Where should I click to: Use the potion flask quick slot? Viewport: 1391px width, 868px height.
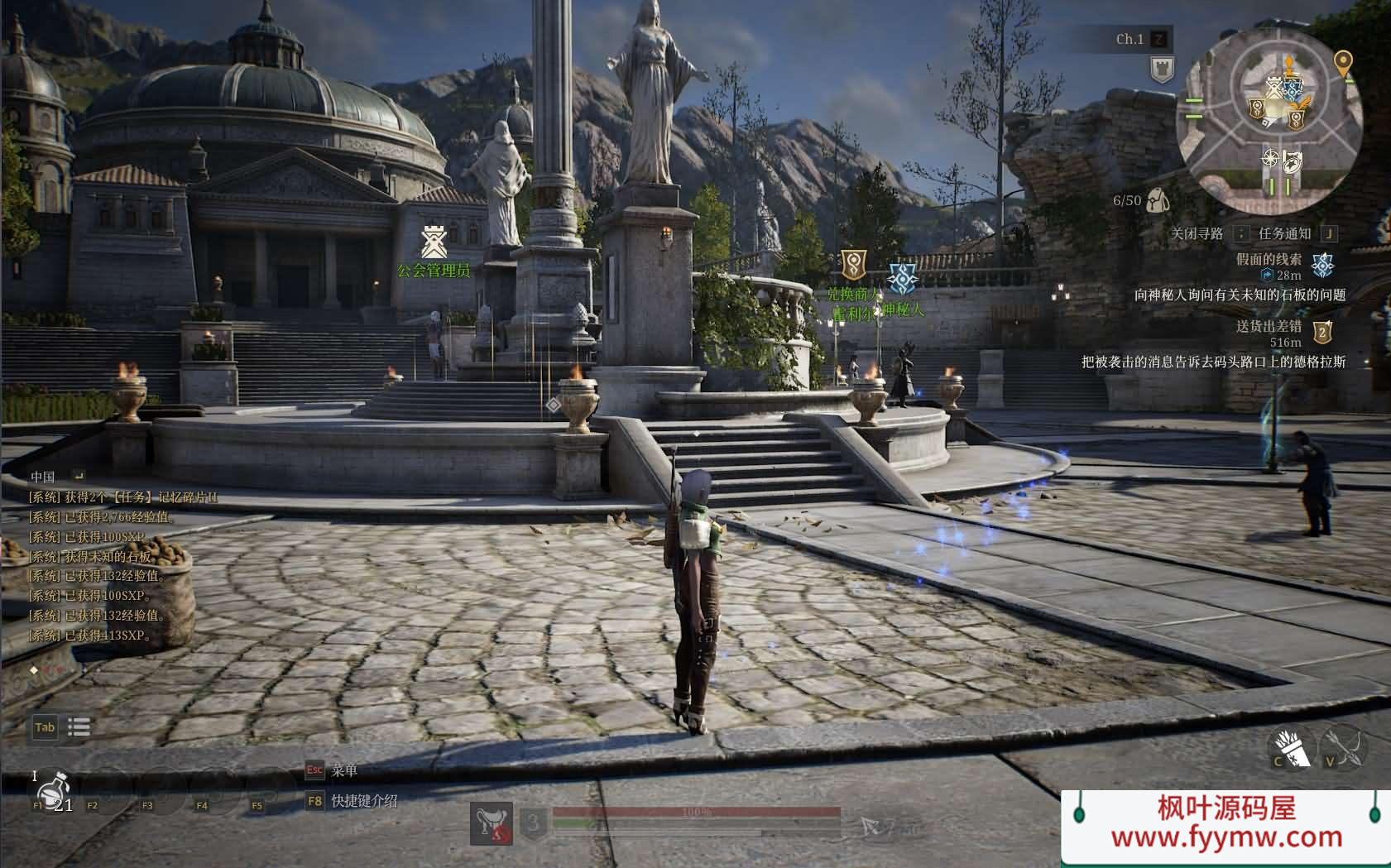tap(55, 790)
